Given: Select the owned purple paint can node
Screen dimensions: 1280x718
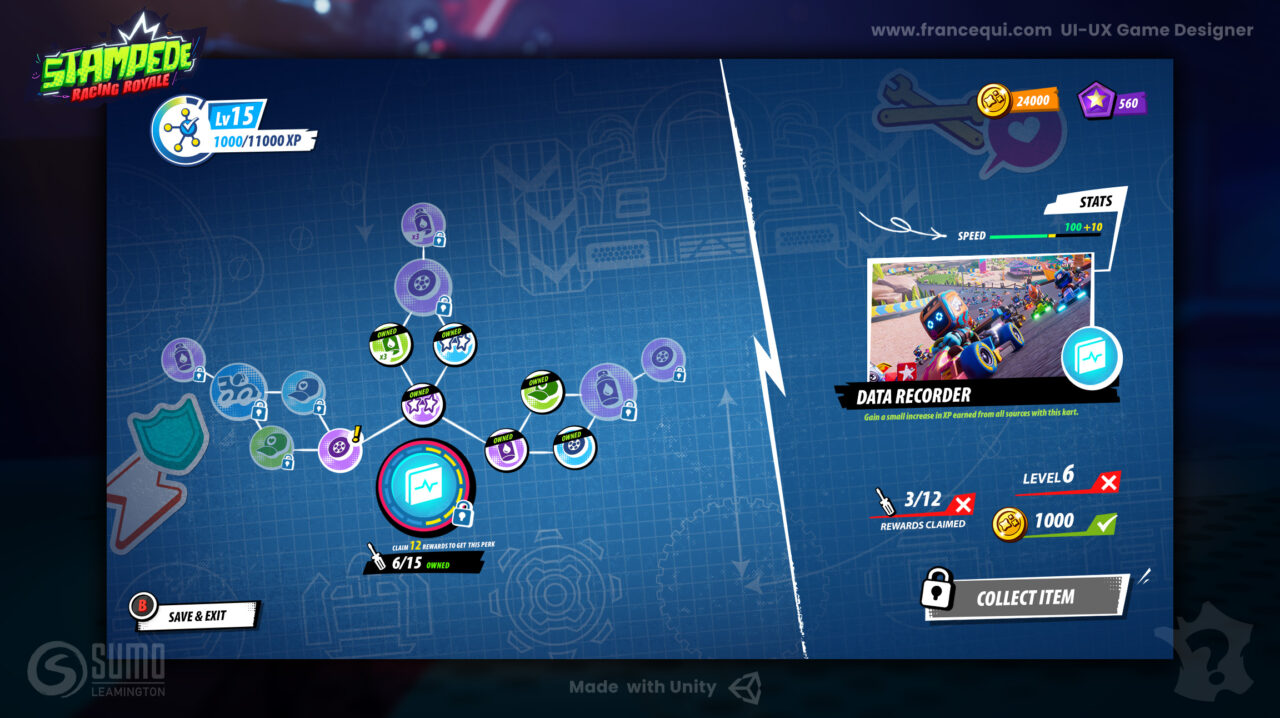Looking at the screenshot, I should point(506,449).
